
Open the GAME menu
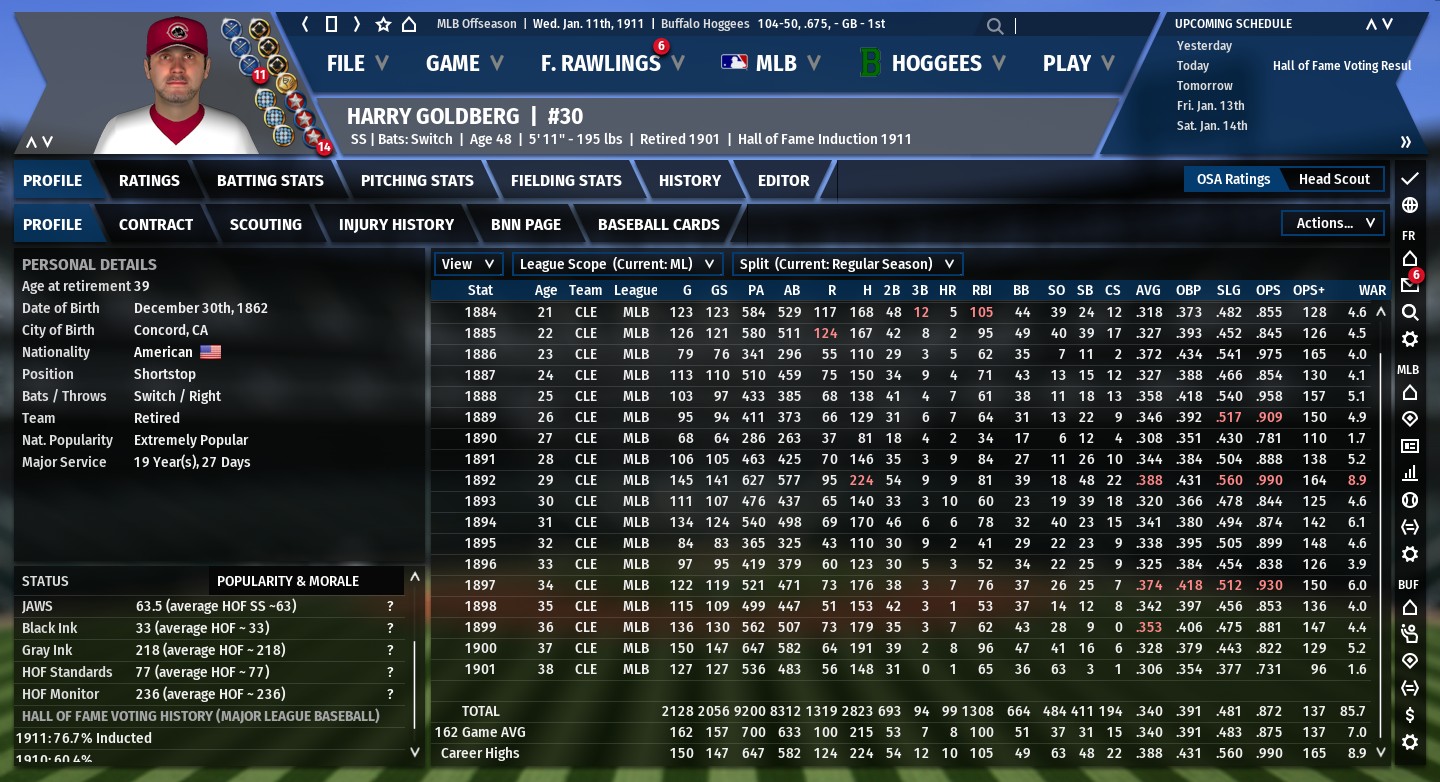point(462,63)
